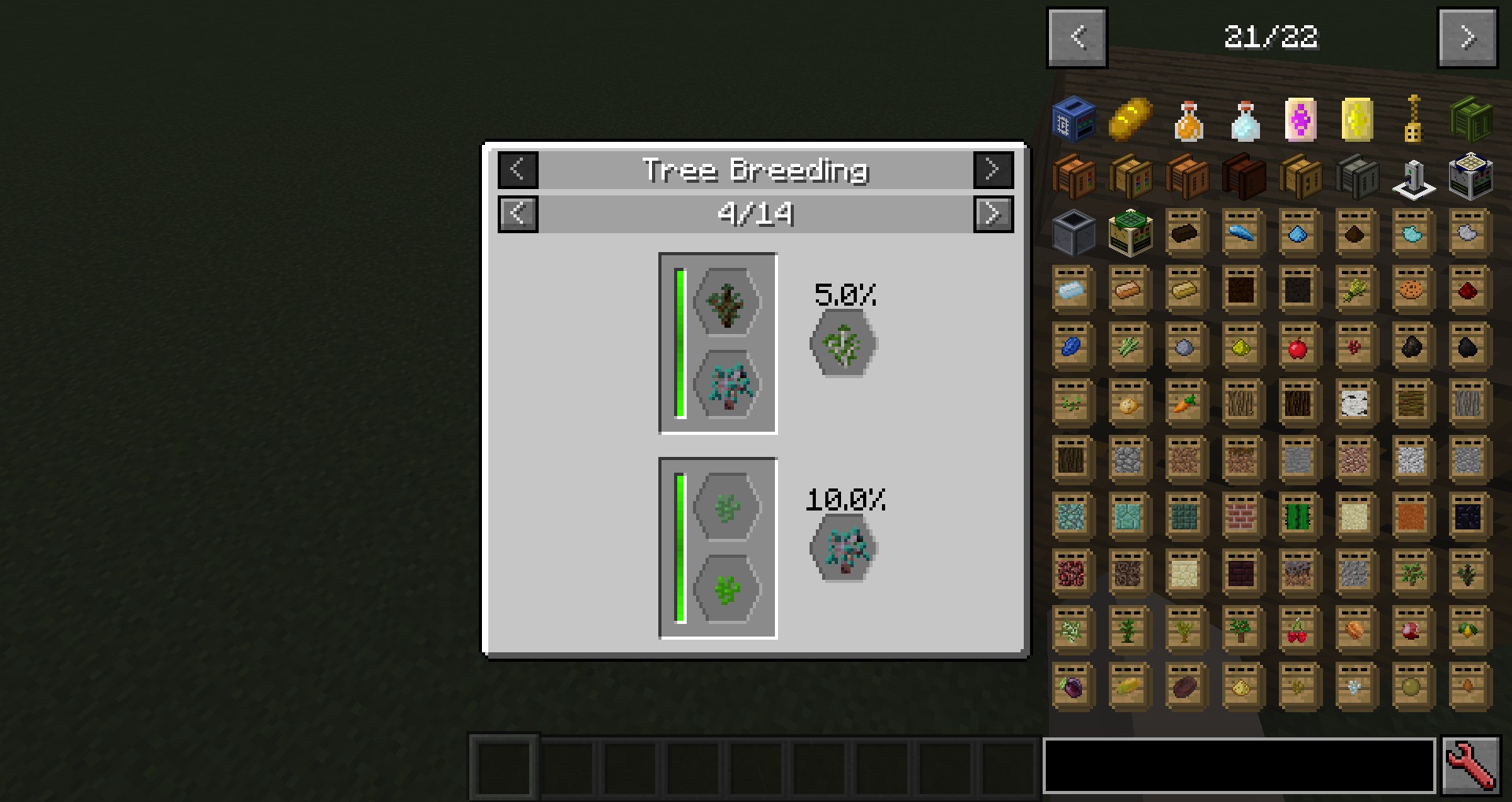Open config with the red wrench button
The width and height of the screenshot is (1512, 802).
point(1470,765)
